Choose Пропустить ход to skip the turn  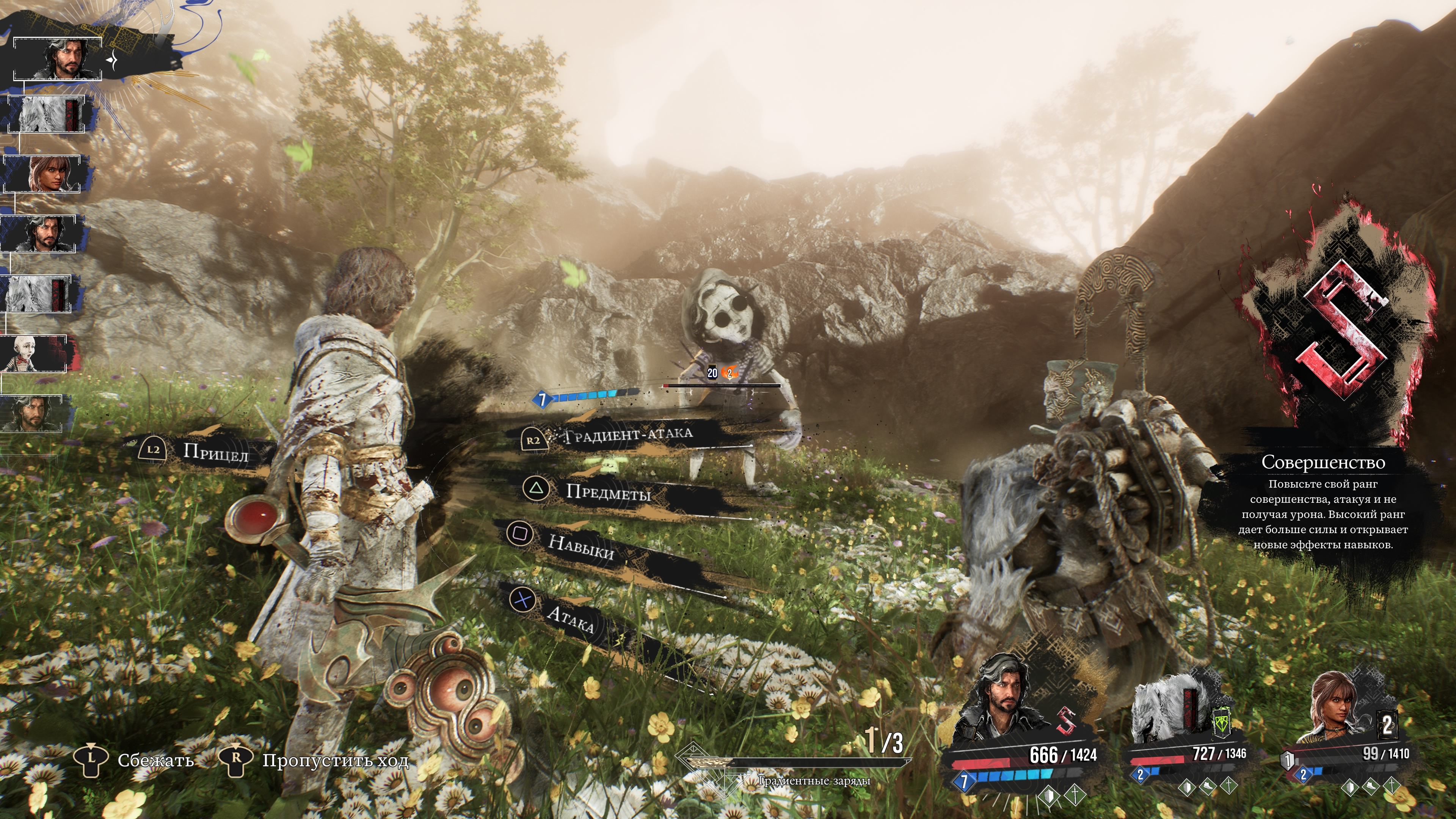tap(334, 760)
